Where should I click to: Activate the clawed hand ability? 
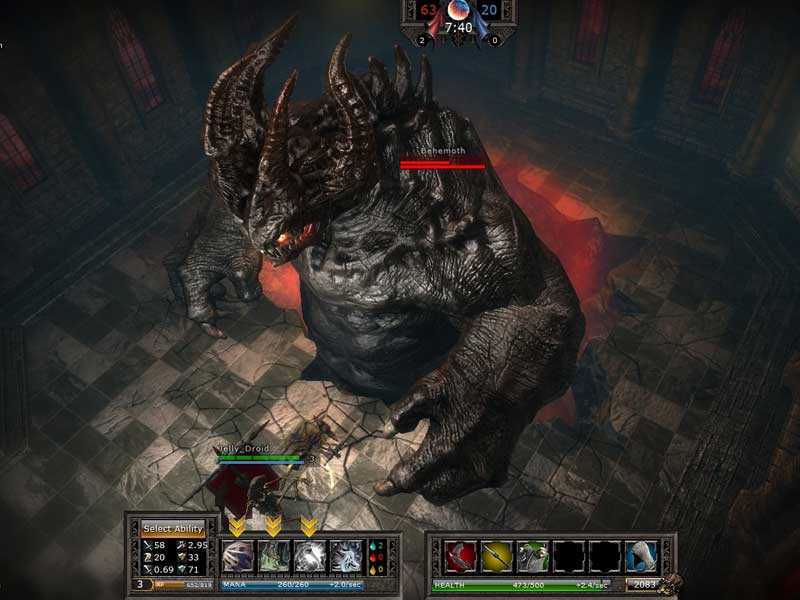coord(238,555)
